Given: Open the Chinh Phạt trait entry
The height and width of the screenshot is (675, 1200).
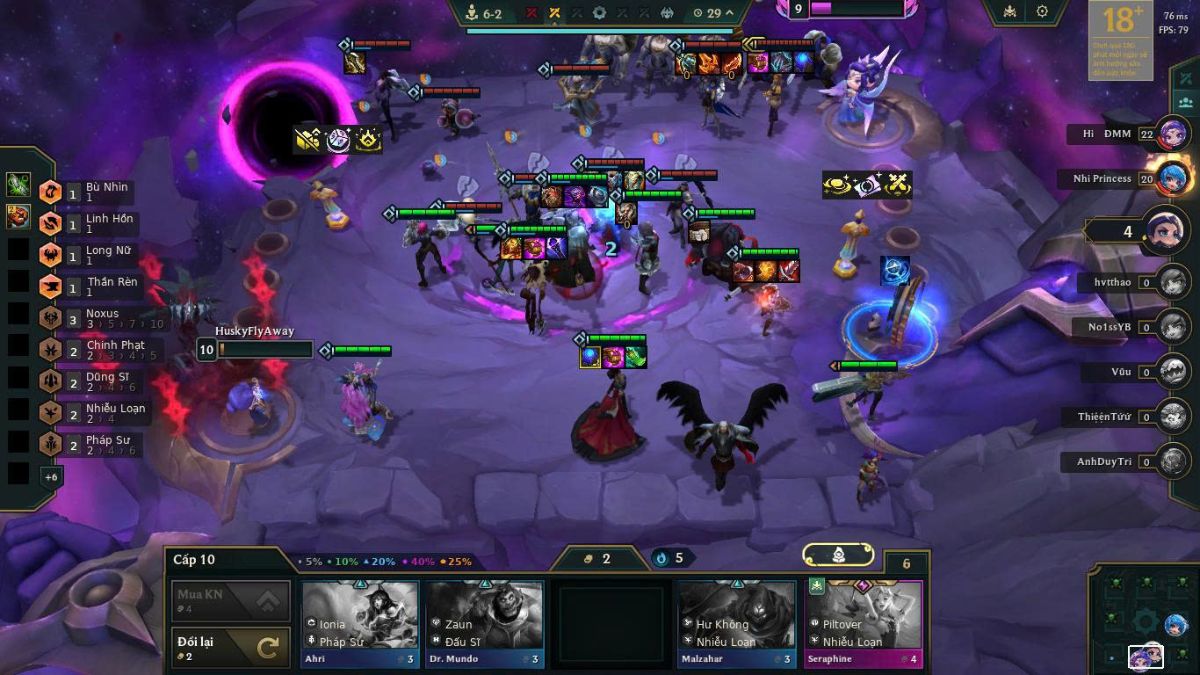Looking at the screenshot, I should 100,350.
